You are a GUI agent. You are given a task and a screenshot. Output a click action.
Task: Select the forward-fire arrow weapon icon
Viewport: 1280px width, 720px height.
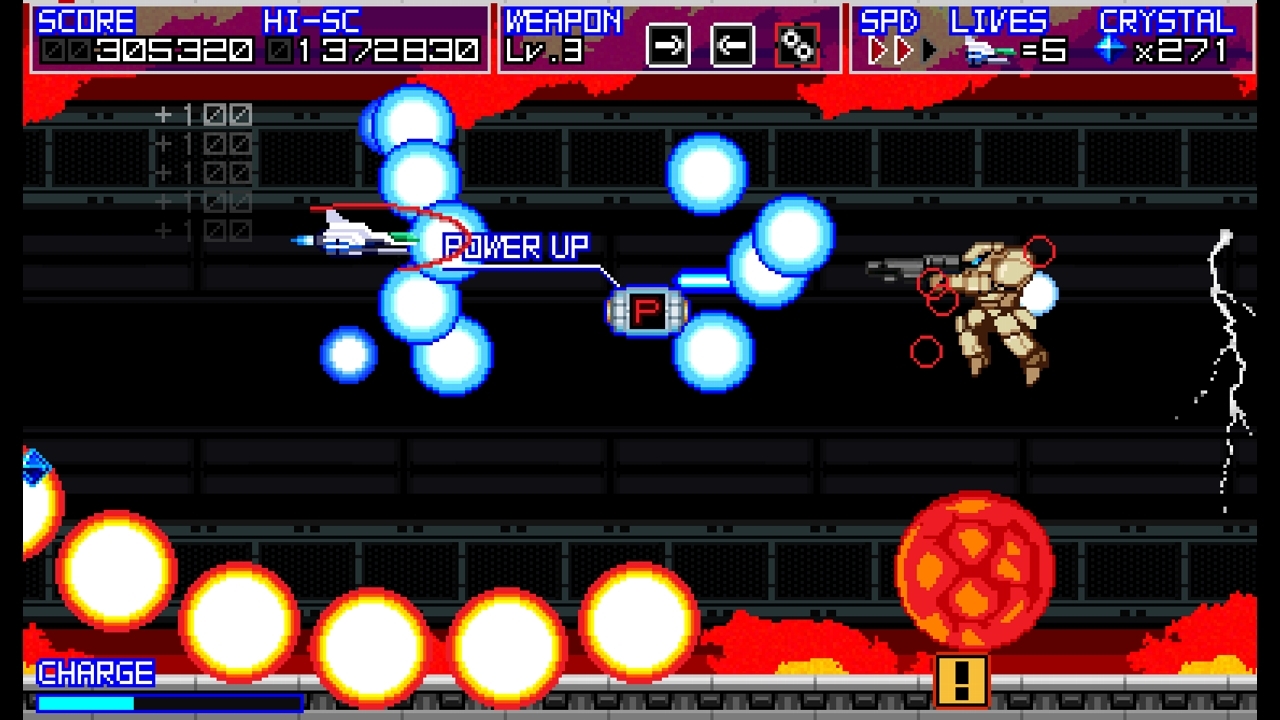668,46
